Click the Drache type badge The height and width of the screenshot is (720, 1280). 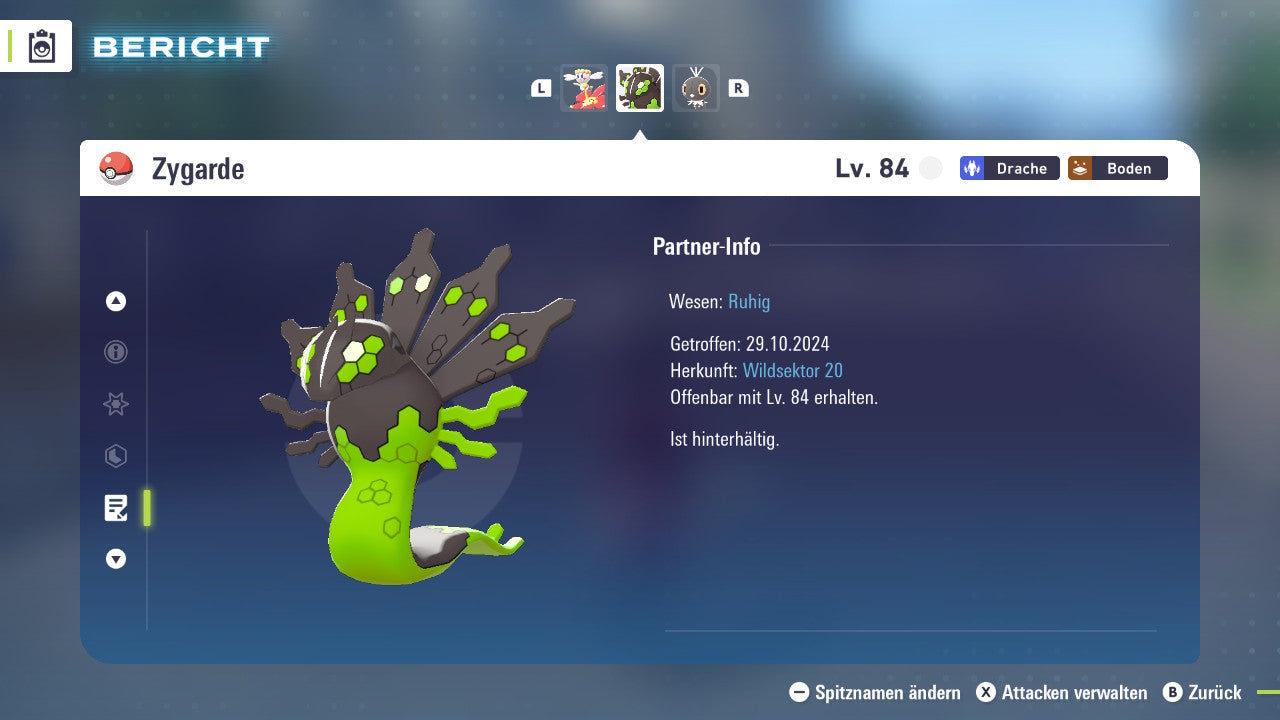click(x=1009, y=168)
